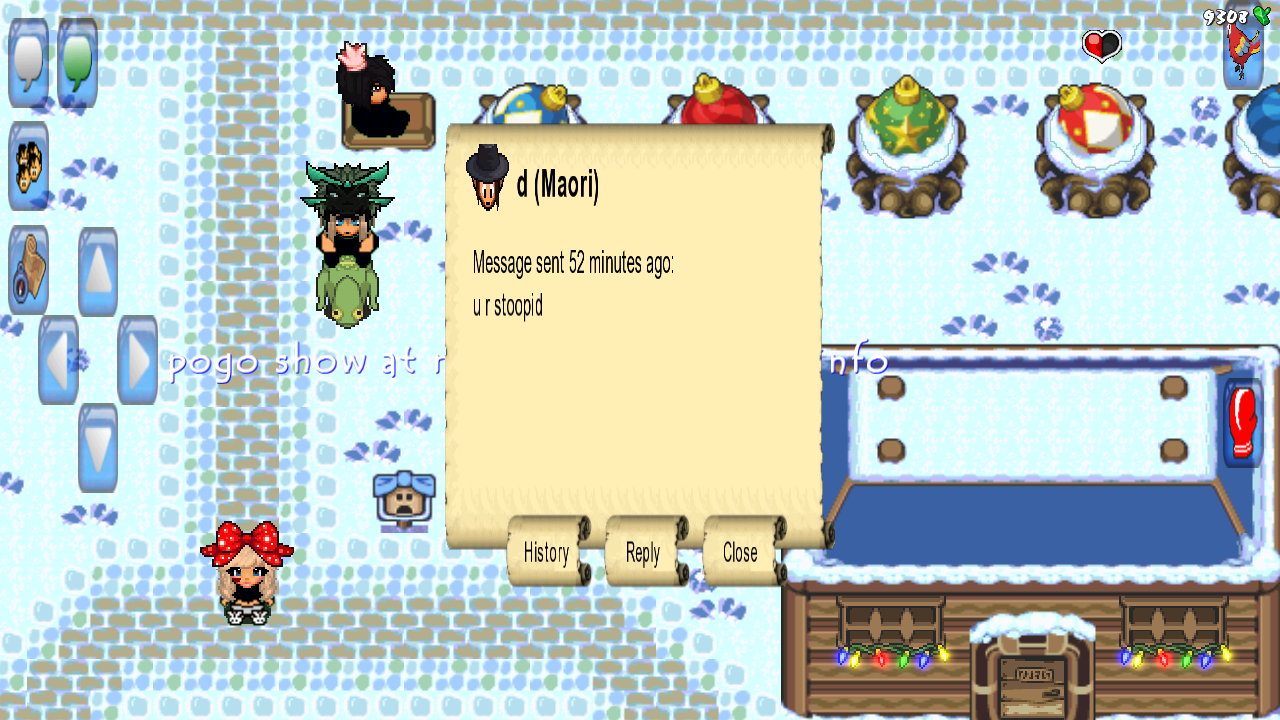Tap the down arrow on the movement pad
Image resolution: width=1280 pixels, height=720 pixels.
[x=98, y=448]
